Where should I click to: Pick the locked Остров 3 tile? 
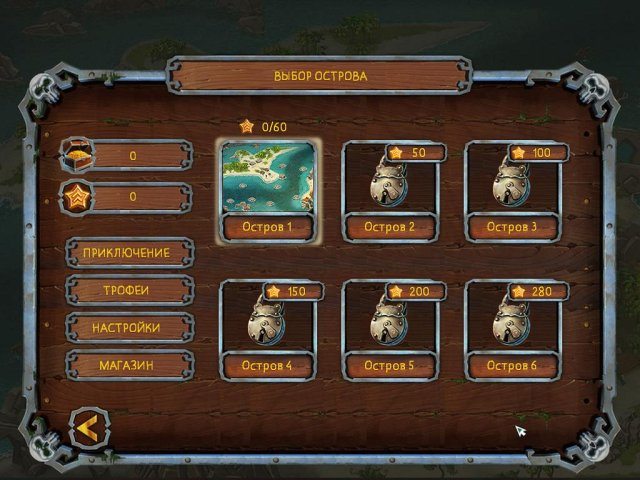coord(513,185)
